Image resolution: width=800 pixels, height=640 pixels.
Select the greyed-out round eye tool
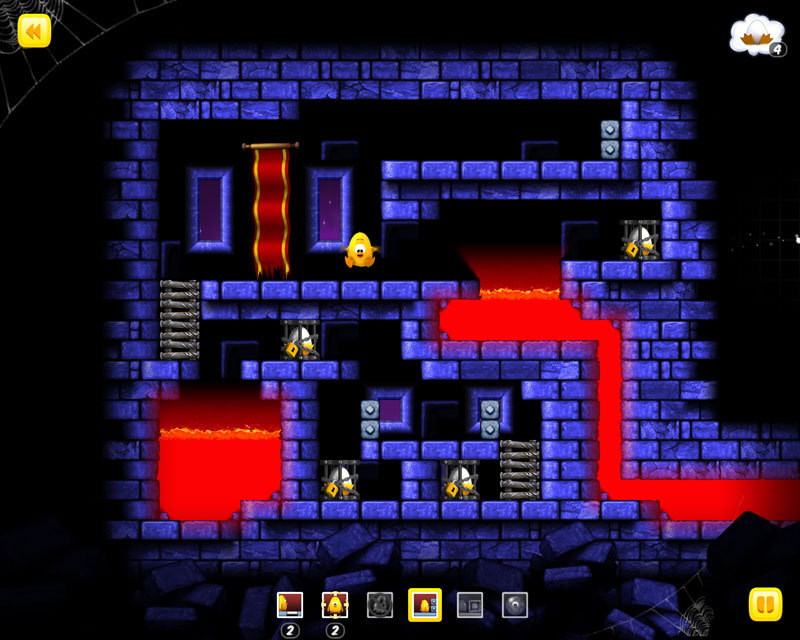click(x=514, y=605)
